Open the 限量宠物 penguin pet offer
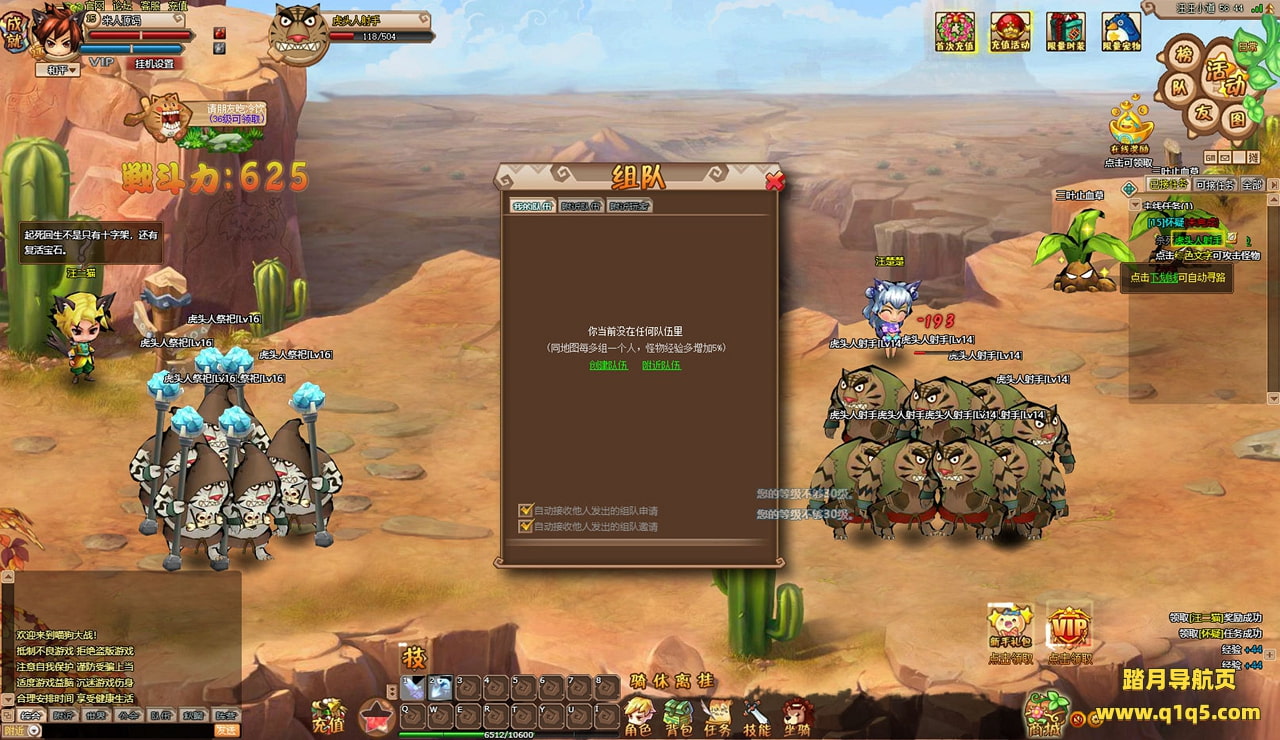 [1121, 32]
